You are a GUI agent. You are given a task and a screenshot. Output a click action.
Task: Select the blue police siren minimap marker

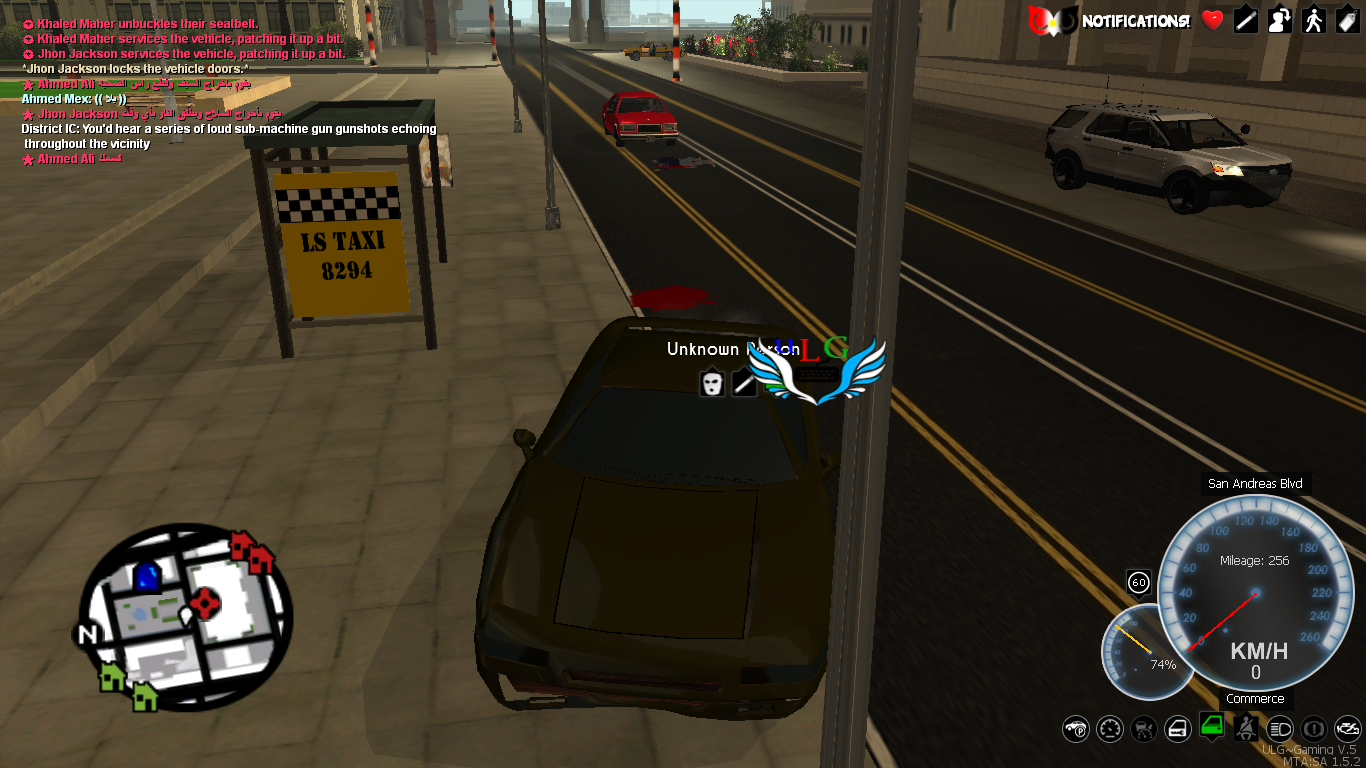(x=147, y=576)
